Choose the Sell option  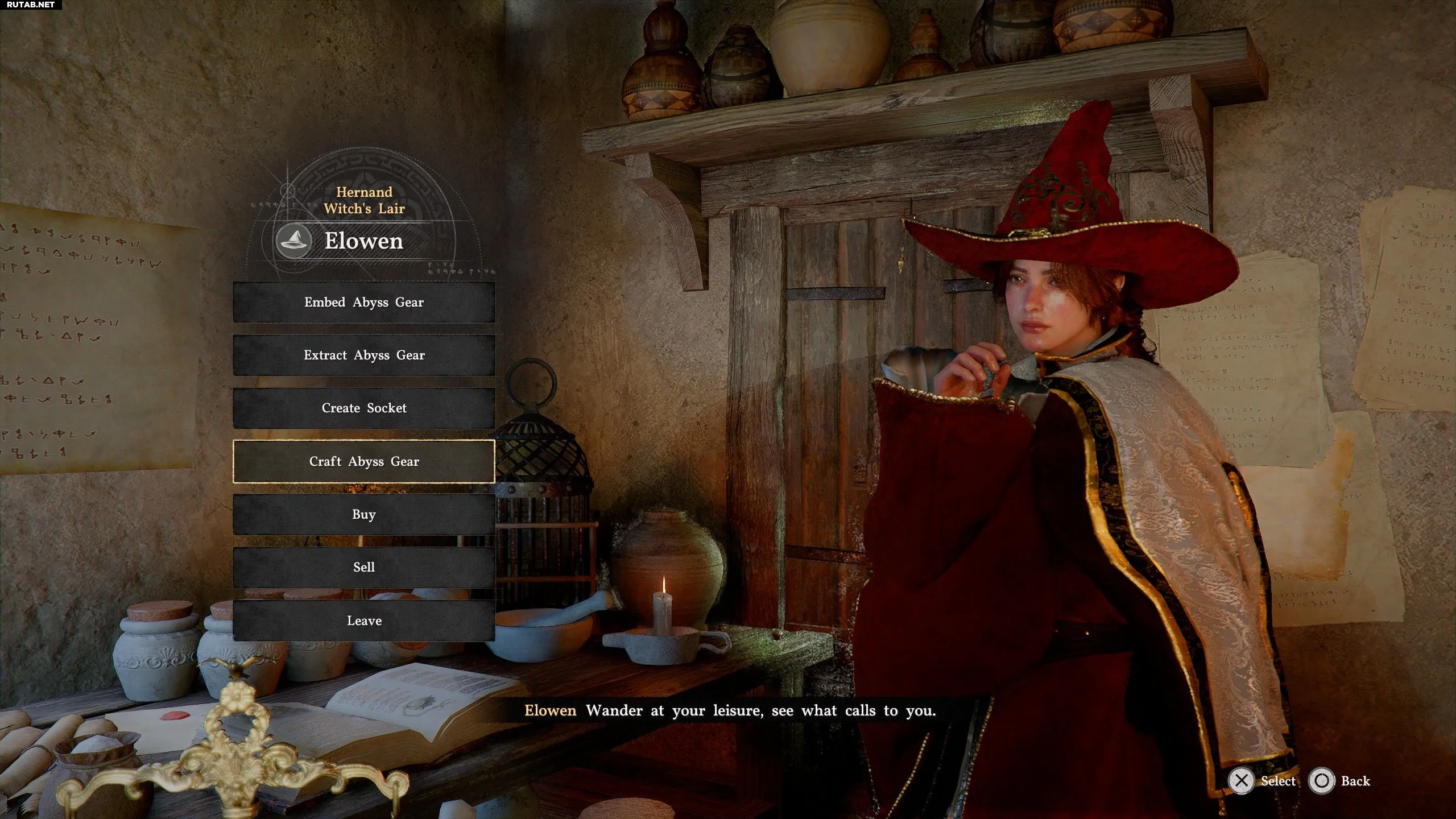tap(364, 567)
